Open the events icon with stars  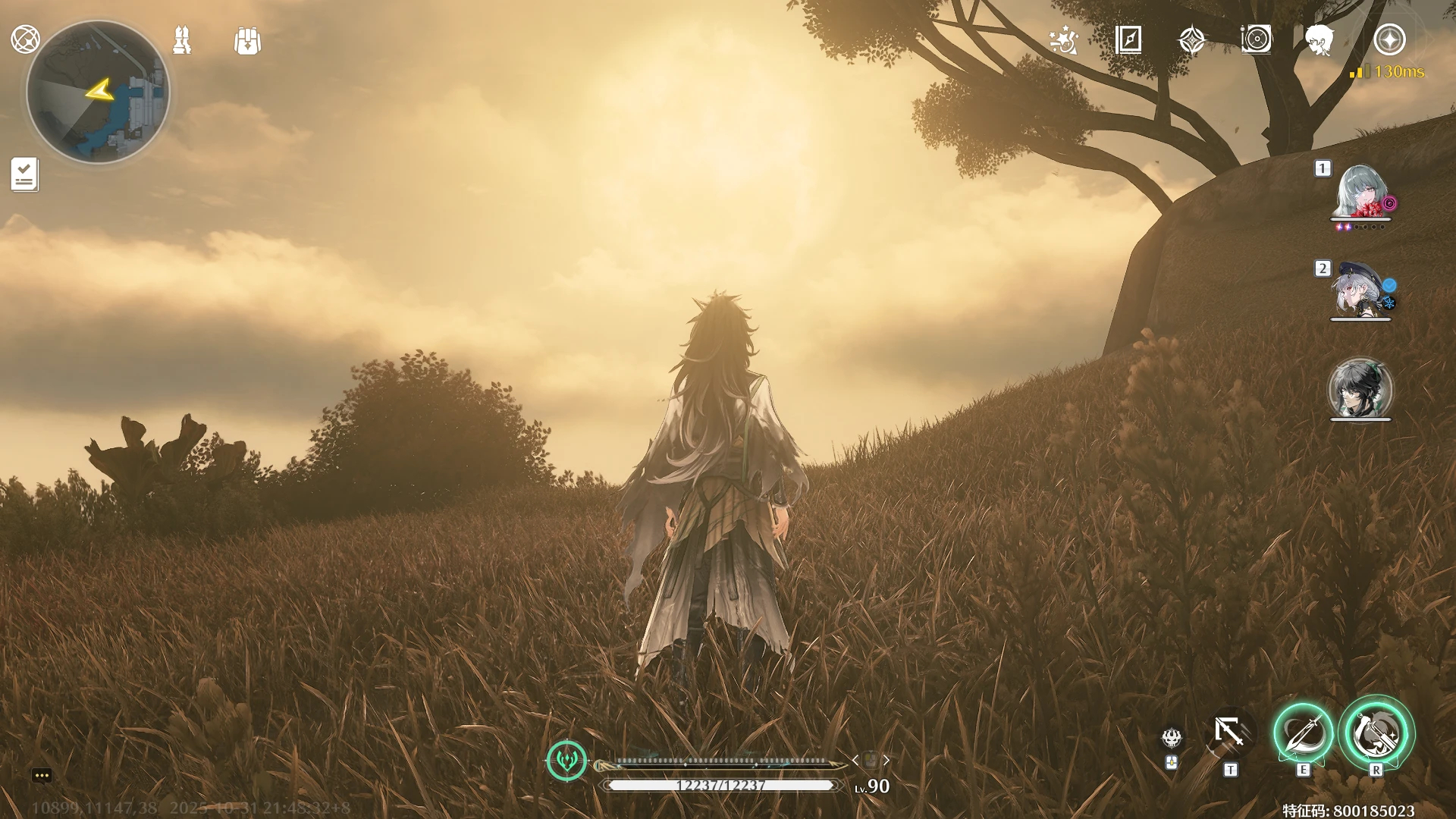pyautogui.click(x=1063, y=40)
